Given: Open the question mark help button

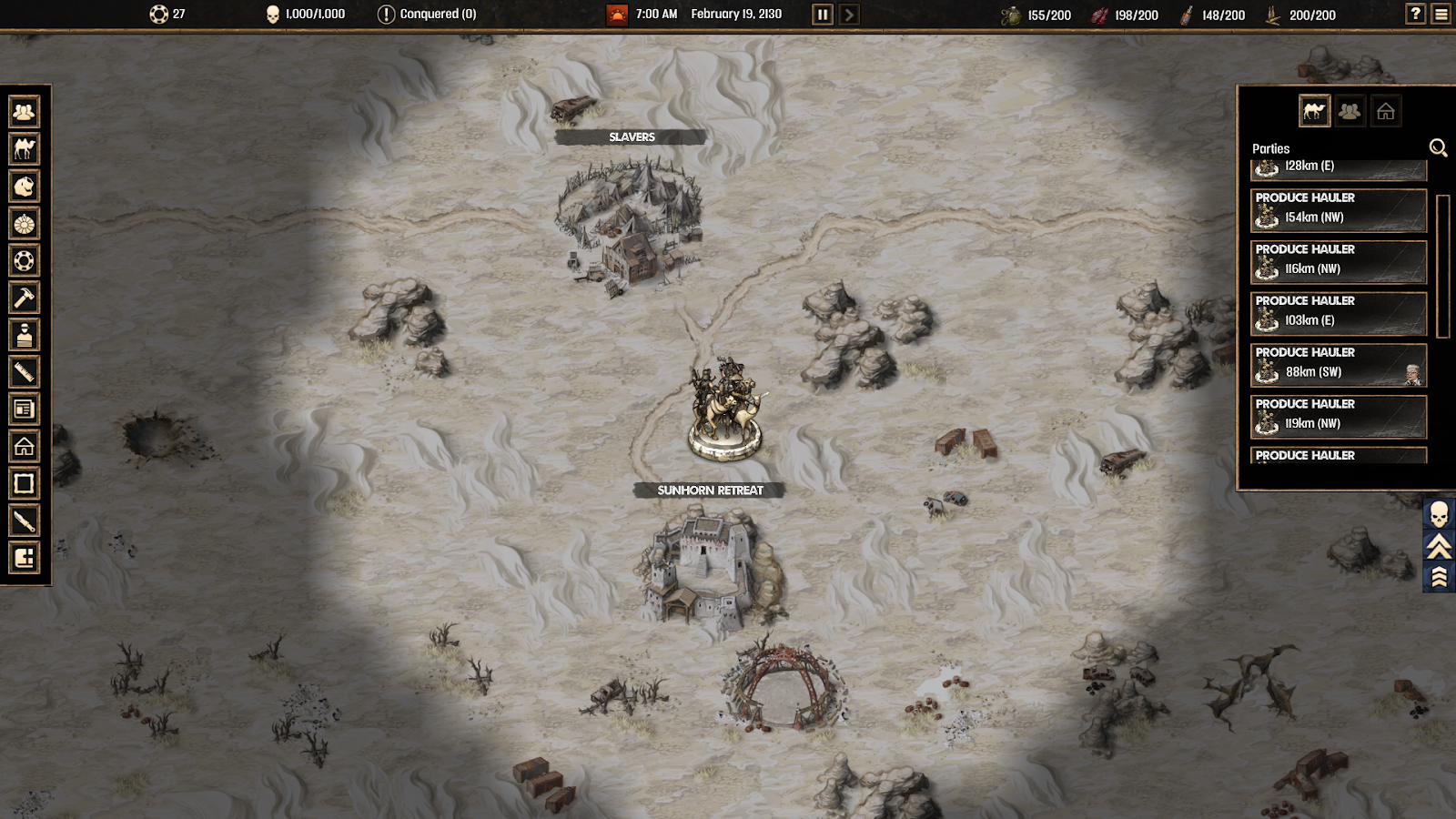Looking at the screenshot, I should (1415, 14).
